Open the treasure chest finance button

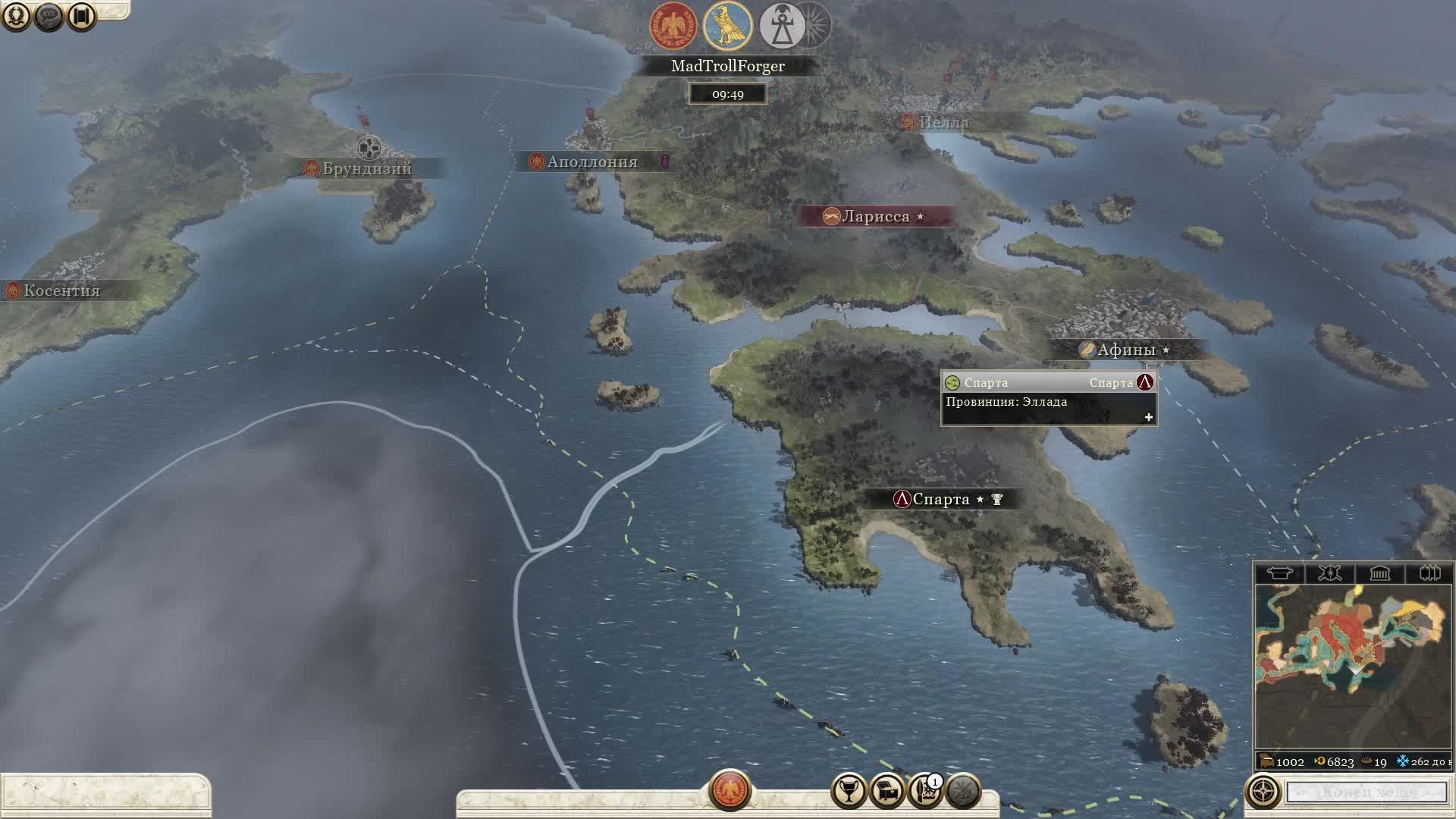(886, 791)
